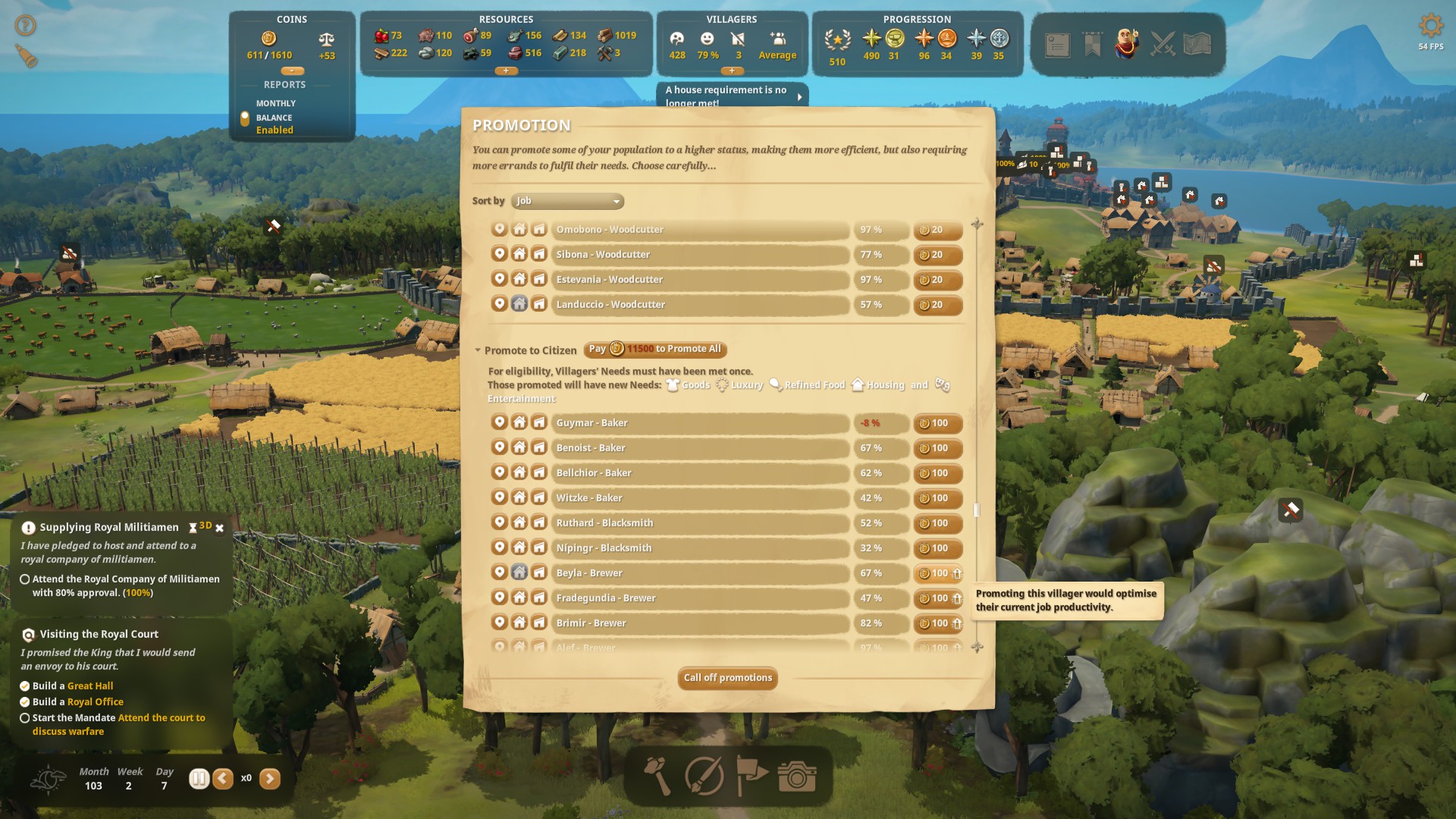Dismiss the Supplying Royal Militiamen quest
The width and height of the screenshot is (1456, 819).
click(x=220, y=528)
